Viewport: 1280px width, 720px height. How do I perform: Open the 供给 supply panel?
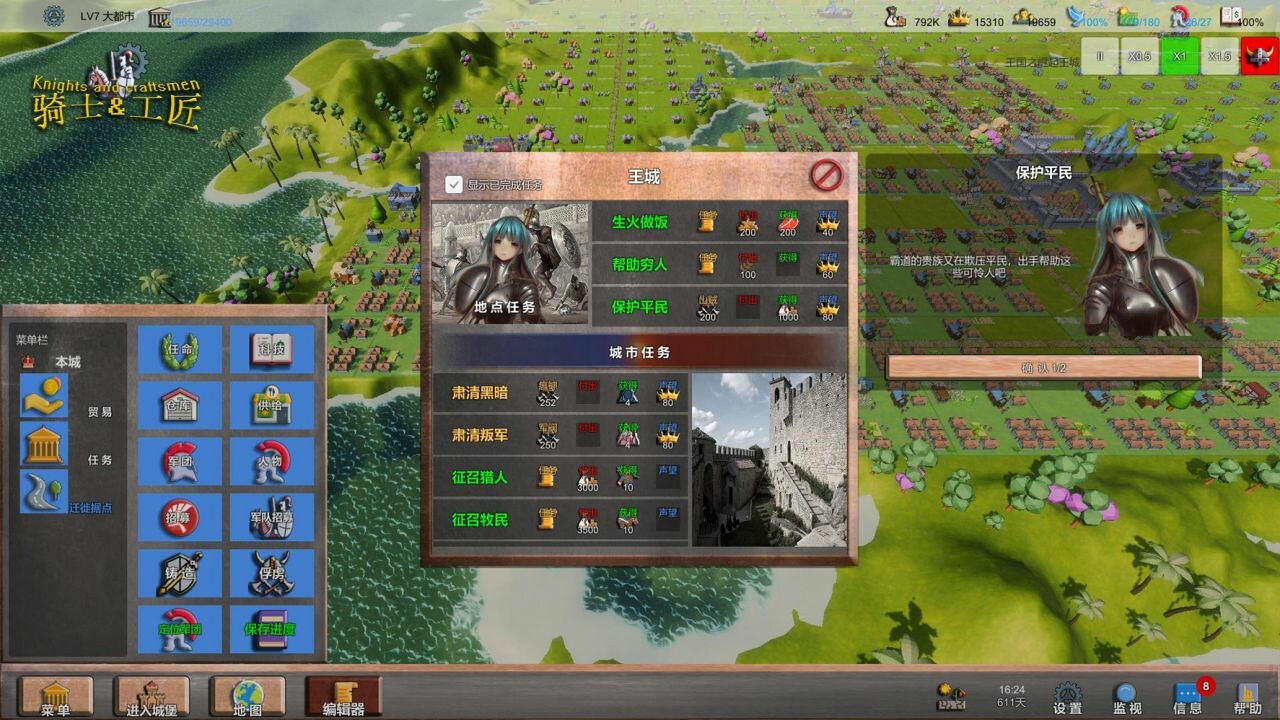pyautogui.click(x=271, y=405)
